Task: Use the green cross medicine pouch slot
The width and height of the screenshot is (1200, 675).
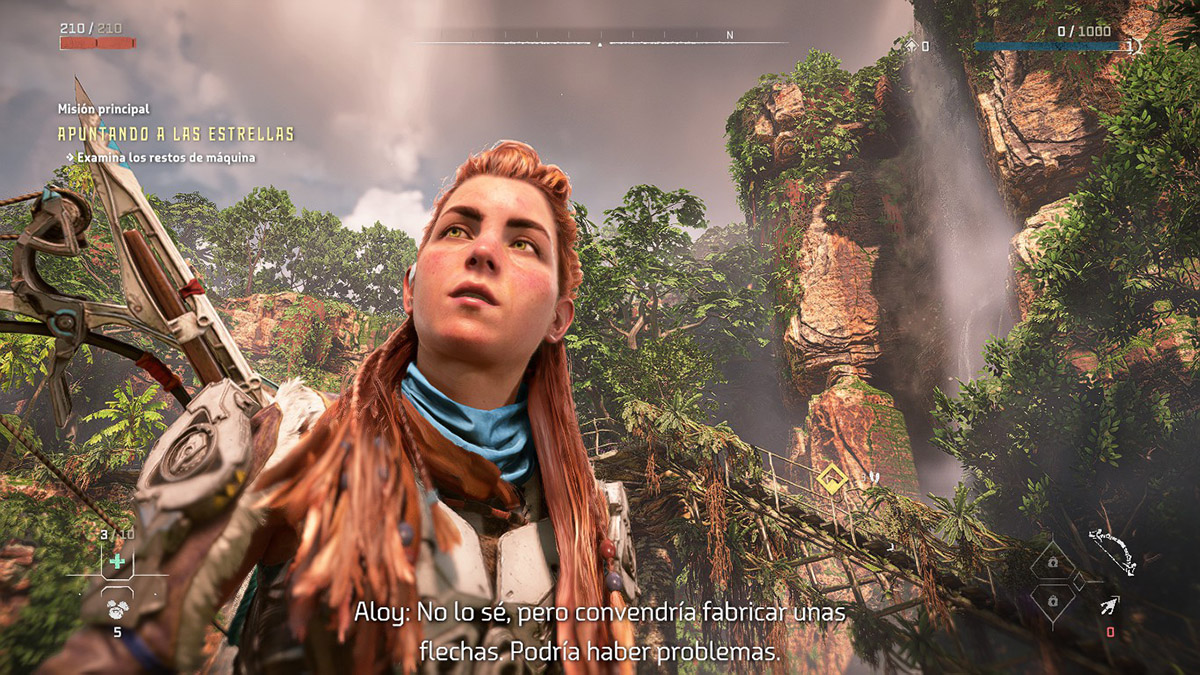Action: (x=117, y=561)
